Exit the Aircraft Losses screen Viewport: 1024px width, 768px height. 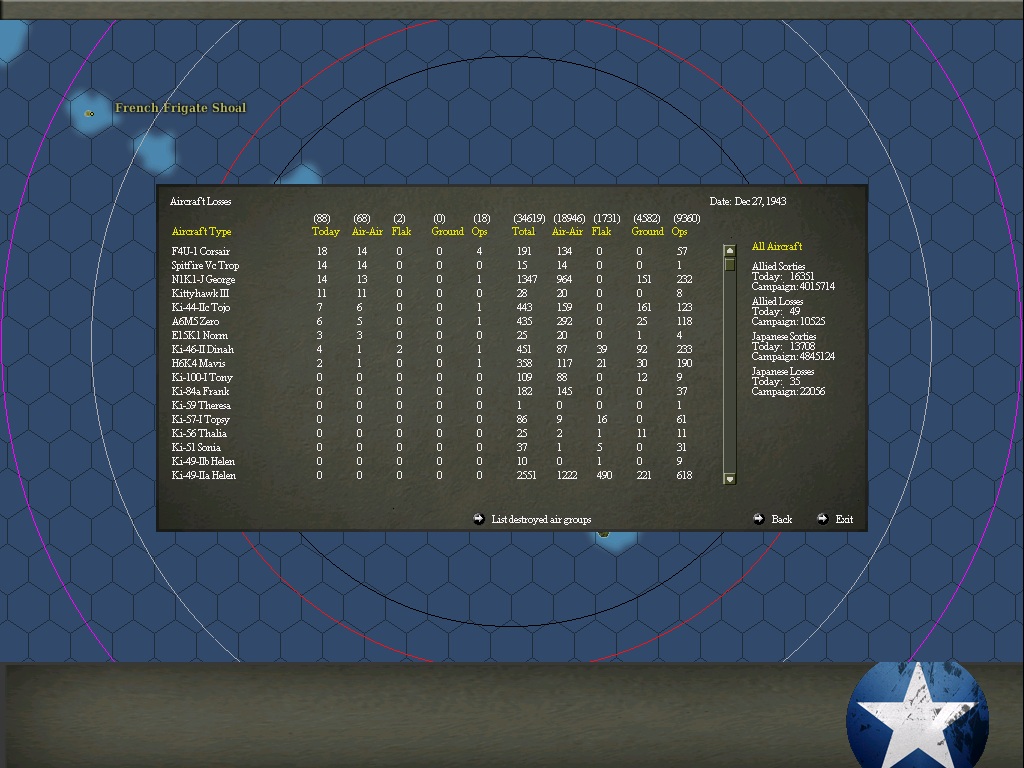tap(843, 519)
